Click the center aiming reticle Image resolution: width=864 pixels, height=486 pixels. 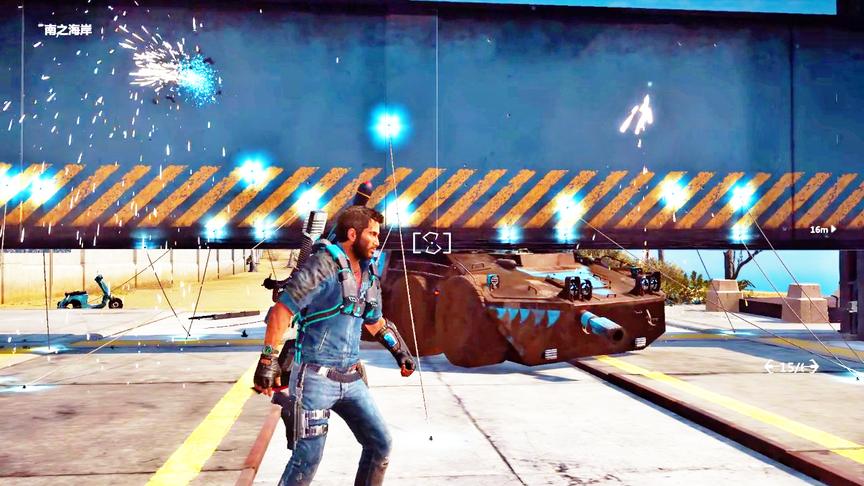click(431, 242)
